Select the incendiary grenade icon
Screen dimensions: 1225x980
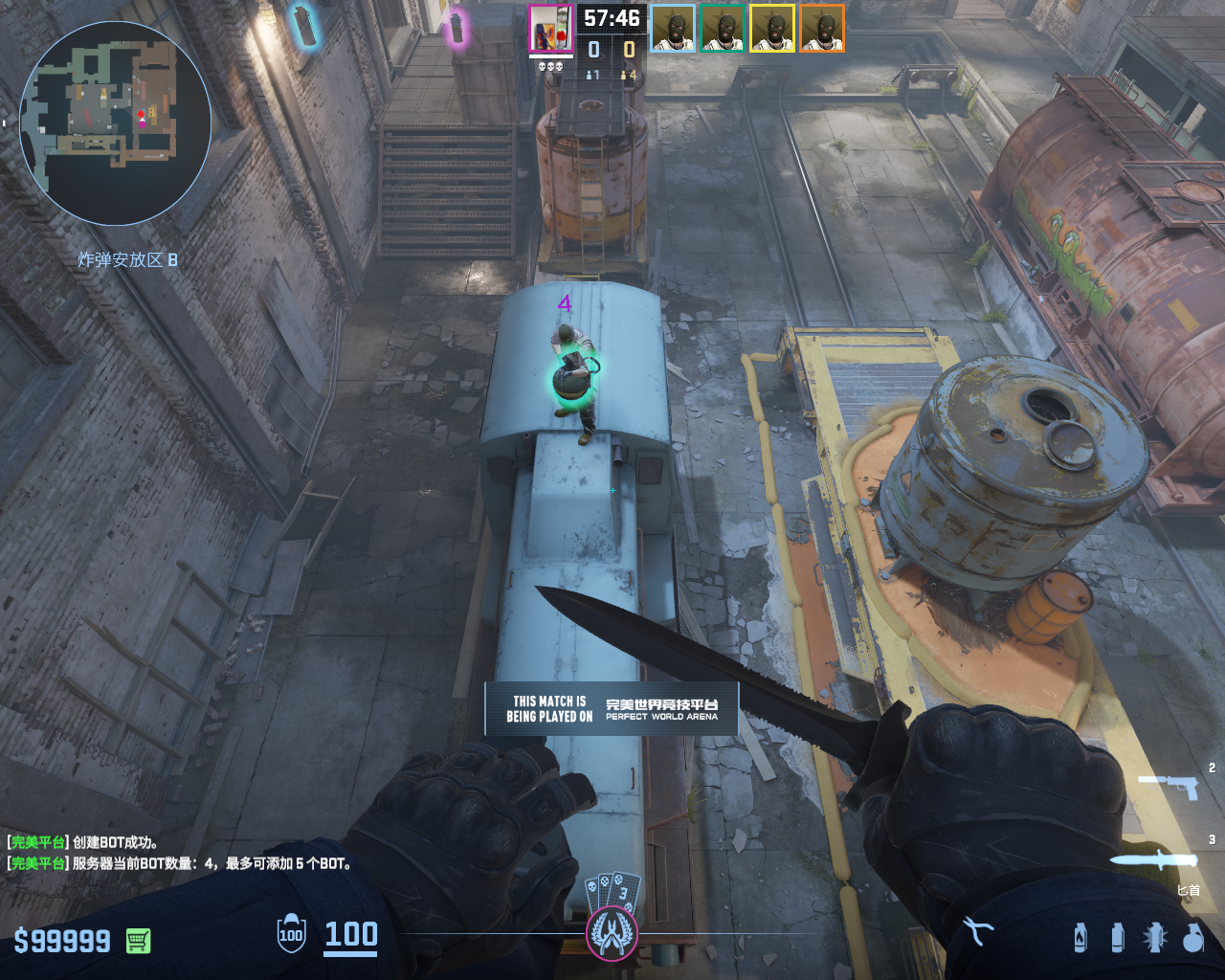(x=1080, y=938)
